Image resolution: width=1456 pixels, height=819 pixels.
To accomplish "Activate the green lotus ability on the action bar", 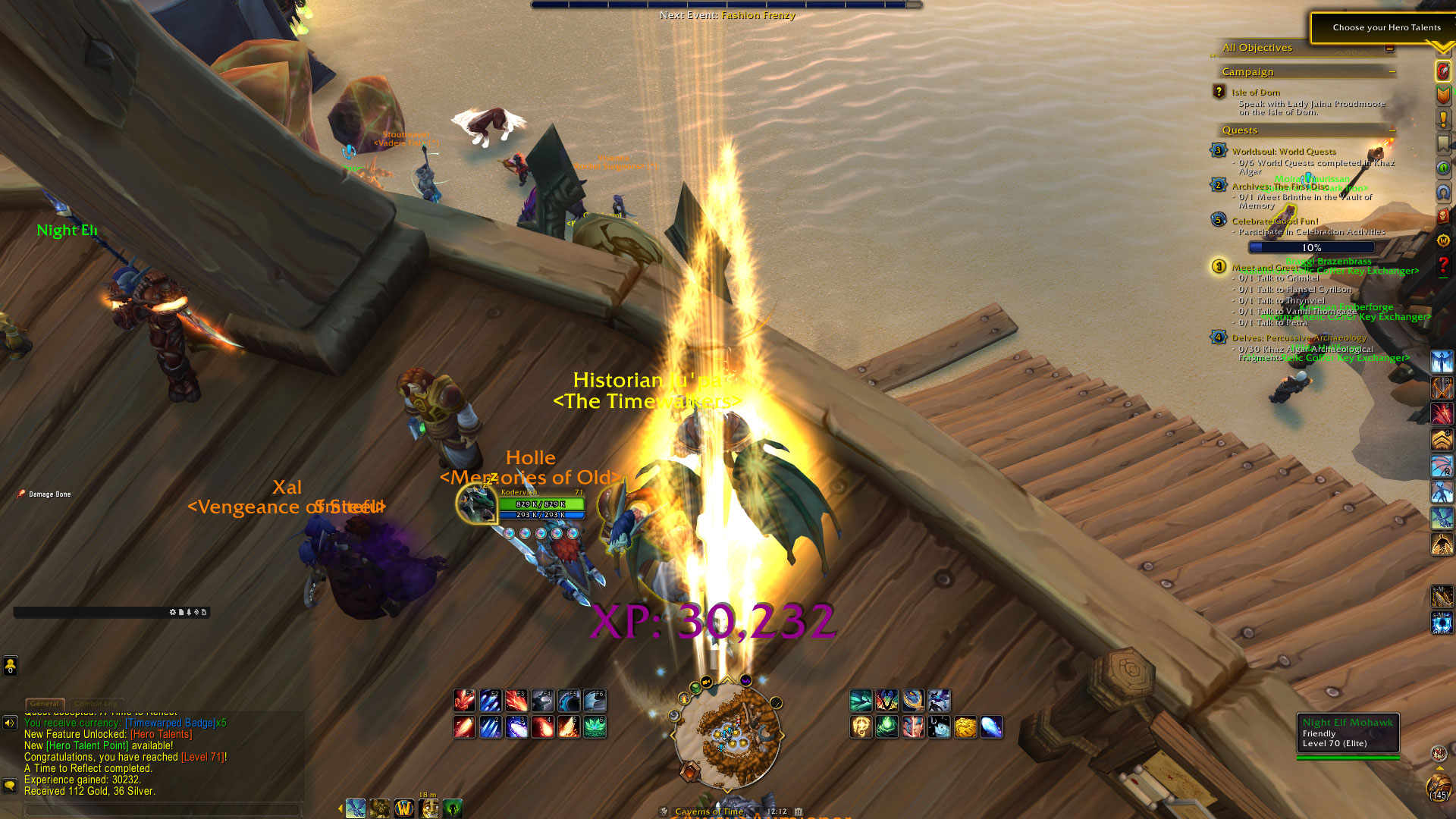I will [x=595, y=727].
